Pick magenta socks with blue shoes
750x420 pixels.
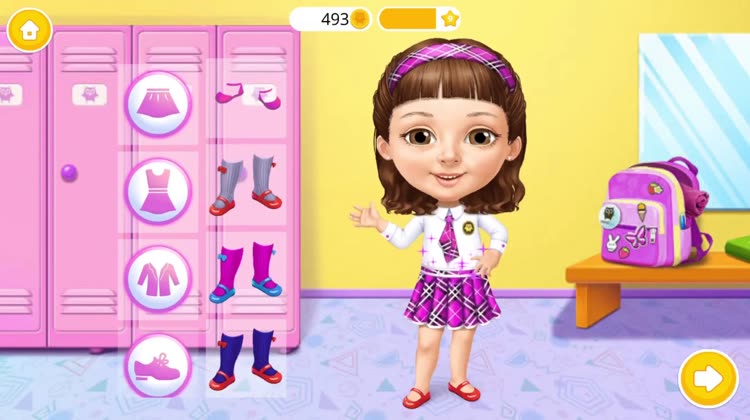[246, 271]
